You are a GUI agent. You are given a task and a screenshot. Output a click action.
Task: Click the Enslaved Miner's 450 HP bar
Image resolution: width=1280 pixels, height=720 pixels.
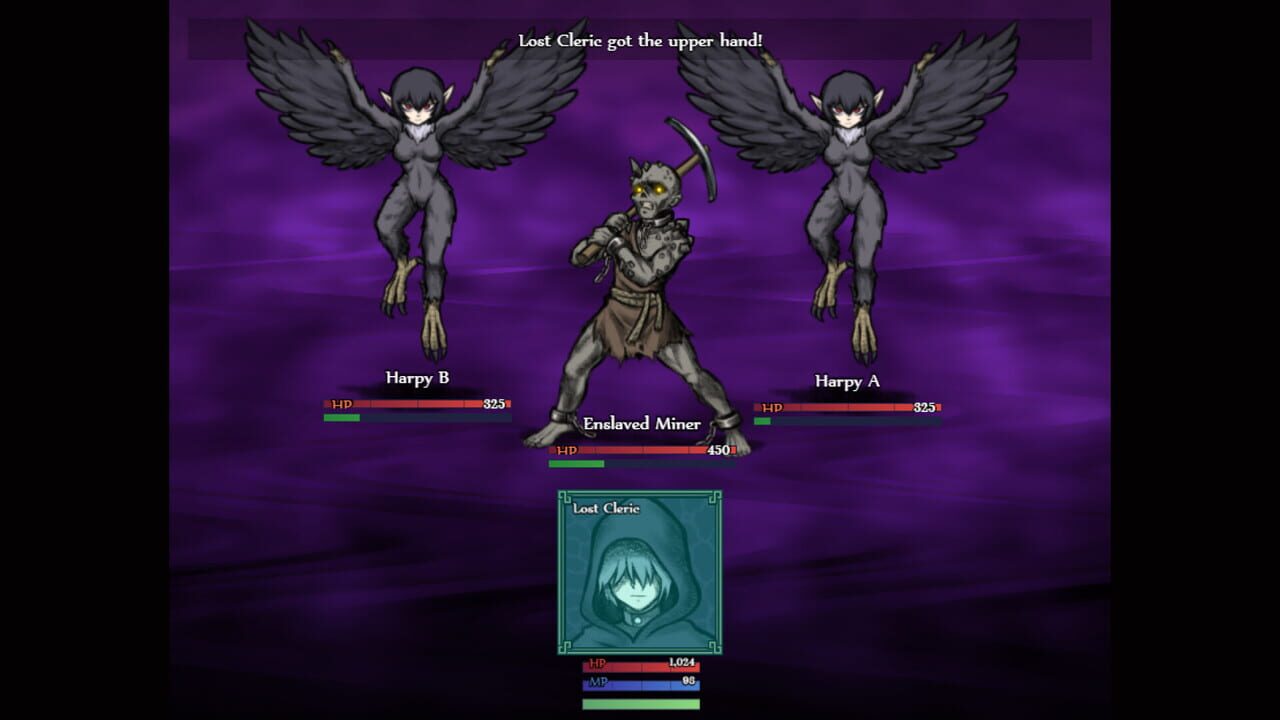pyautogui.click(x=640, y=451)
